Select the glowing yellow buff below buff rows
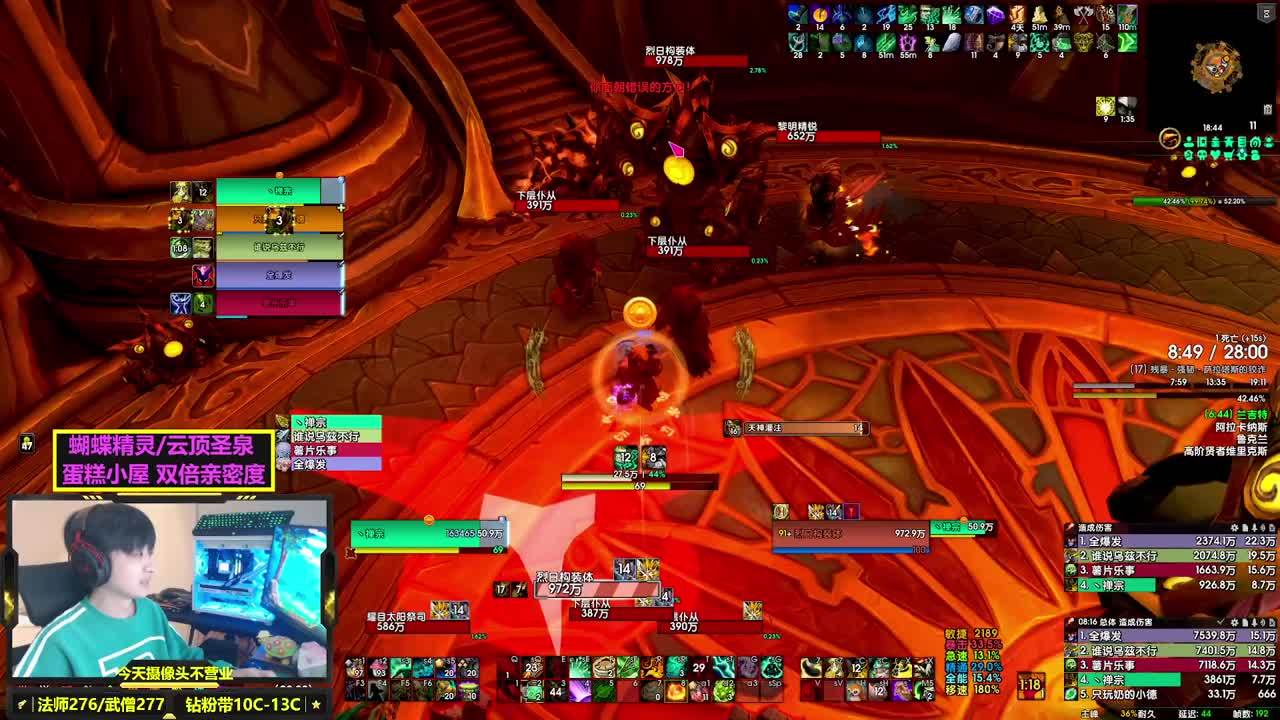The image size is (1280, 720). pos(1105,107)
